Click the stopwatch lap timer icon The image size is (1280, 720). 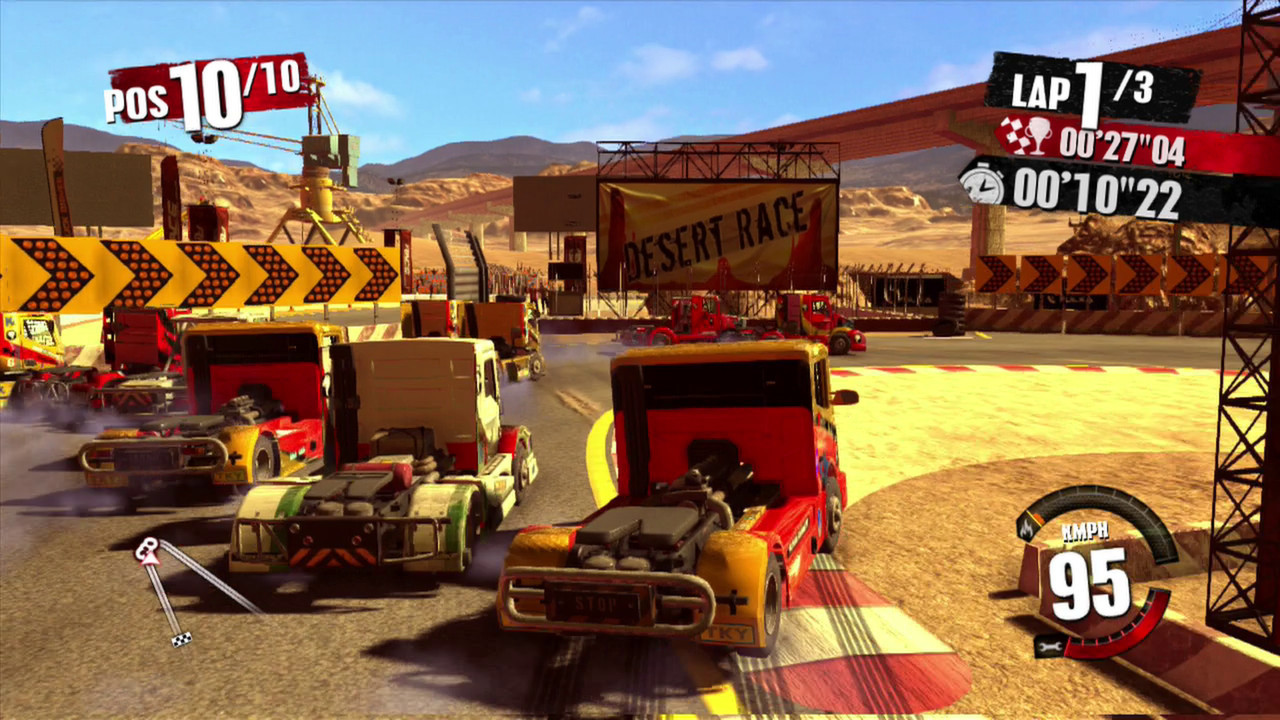coord(982,186)
